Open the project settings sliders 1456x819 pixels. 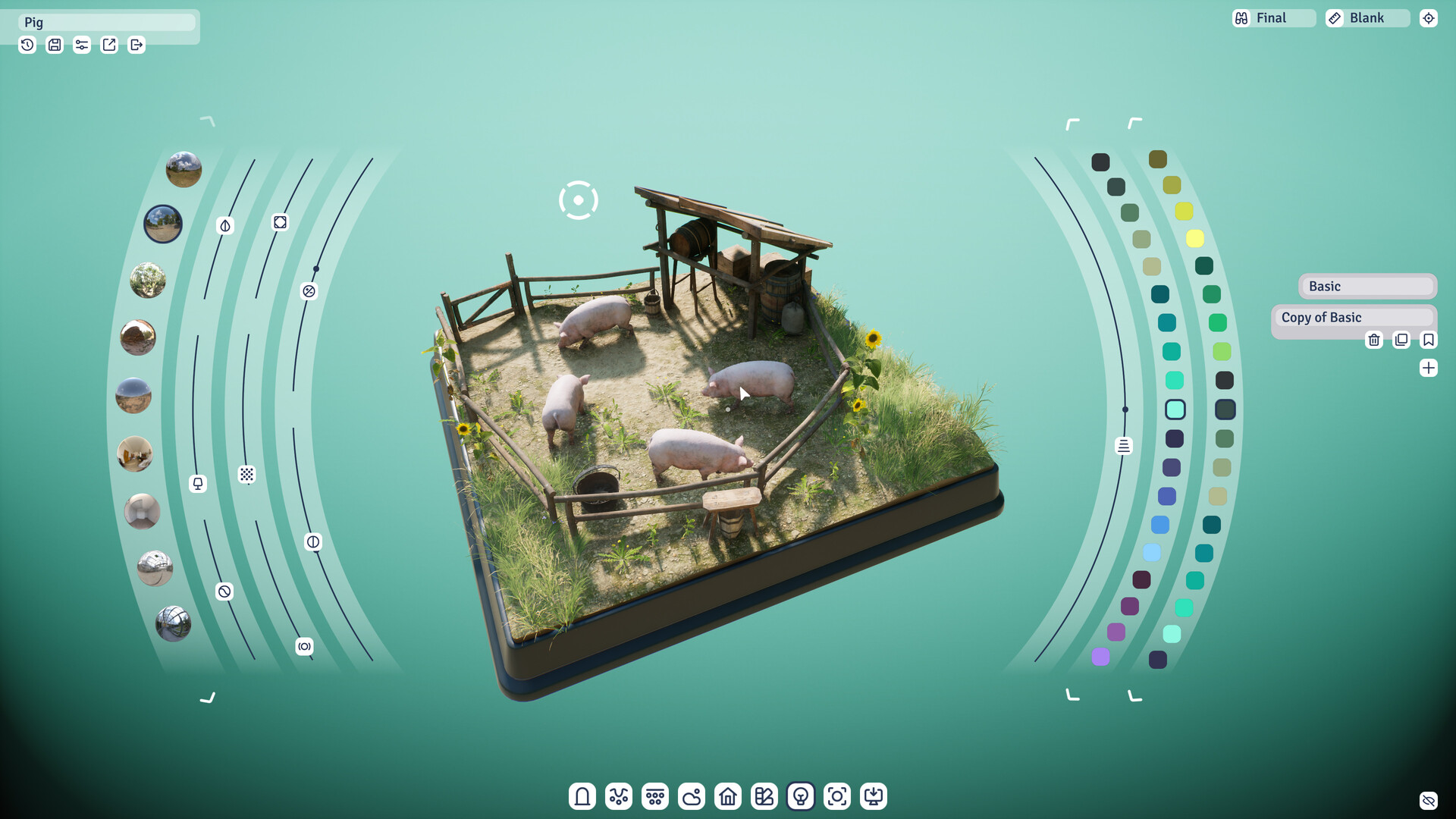pyautogui.click(x=81, y=45)
